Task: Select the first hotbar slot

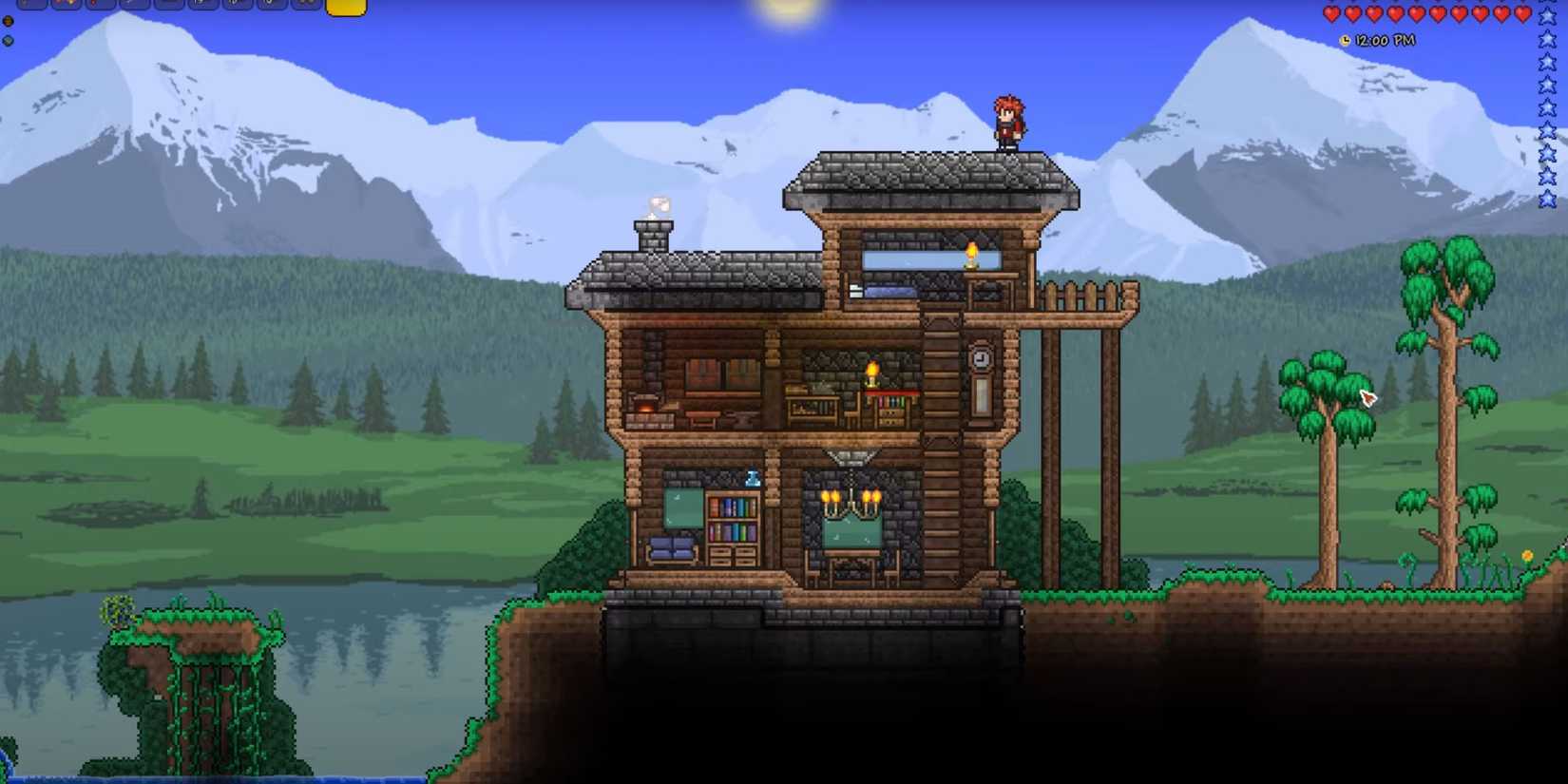Action: point(31,10)
